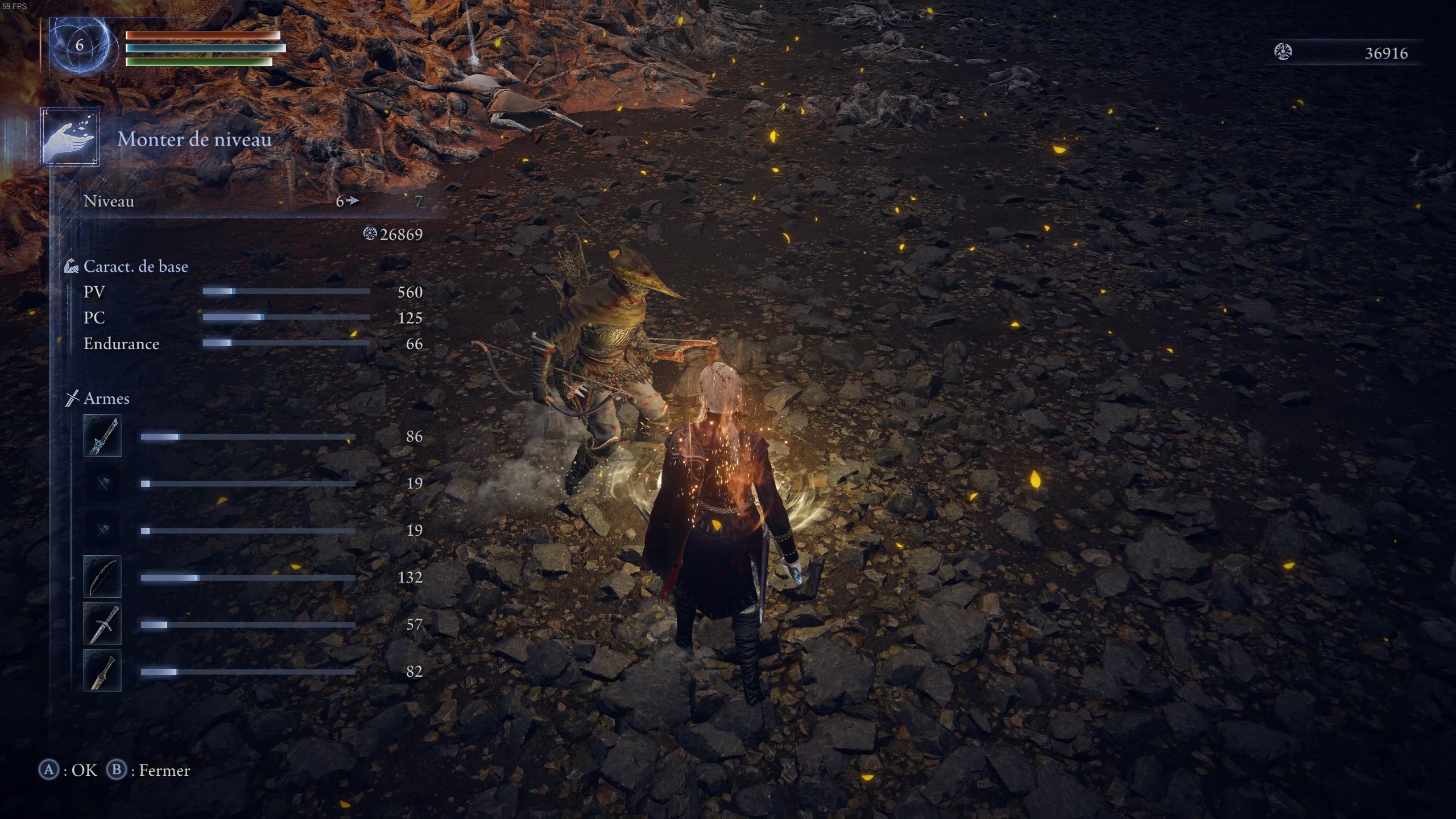Viewport: 1456px width, 819px height.
Task: Click the Endurance stat row
Action: pos(253,344)
